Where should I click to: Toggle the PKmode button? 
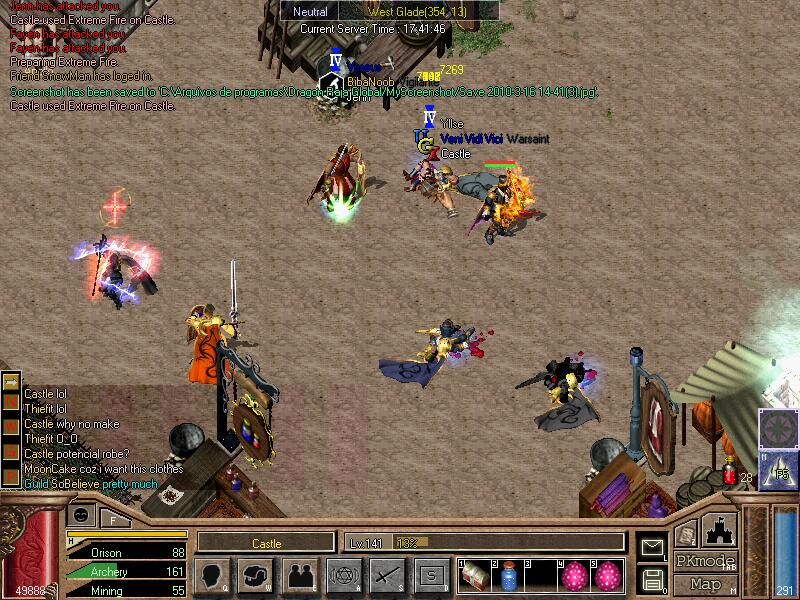[706, 561]
